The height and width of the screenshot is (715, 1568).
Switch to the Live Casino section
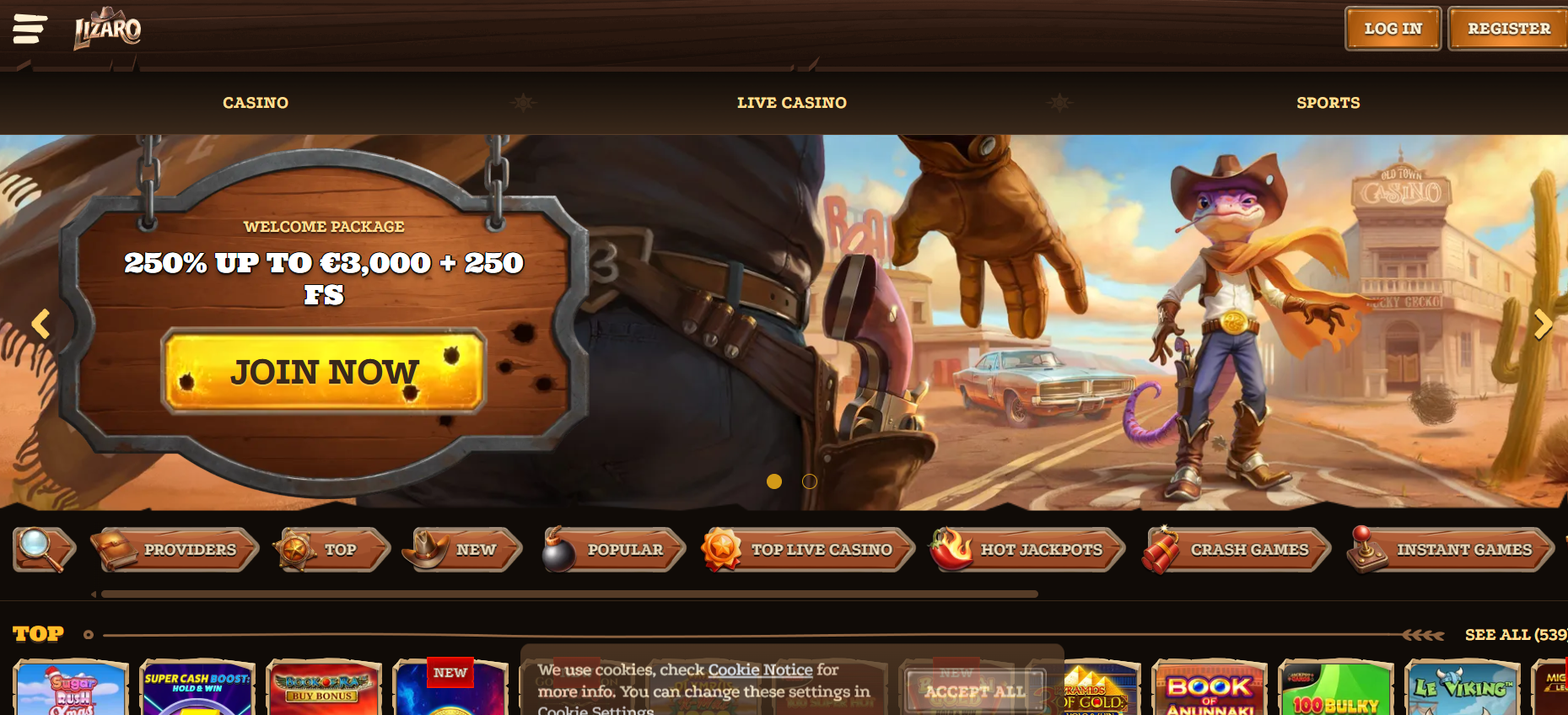(791, 103)
